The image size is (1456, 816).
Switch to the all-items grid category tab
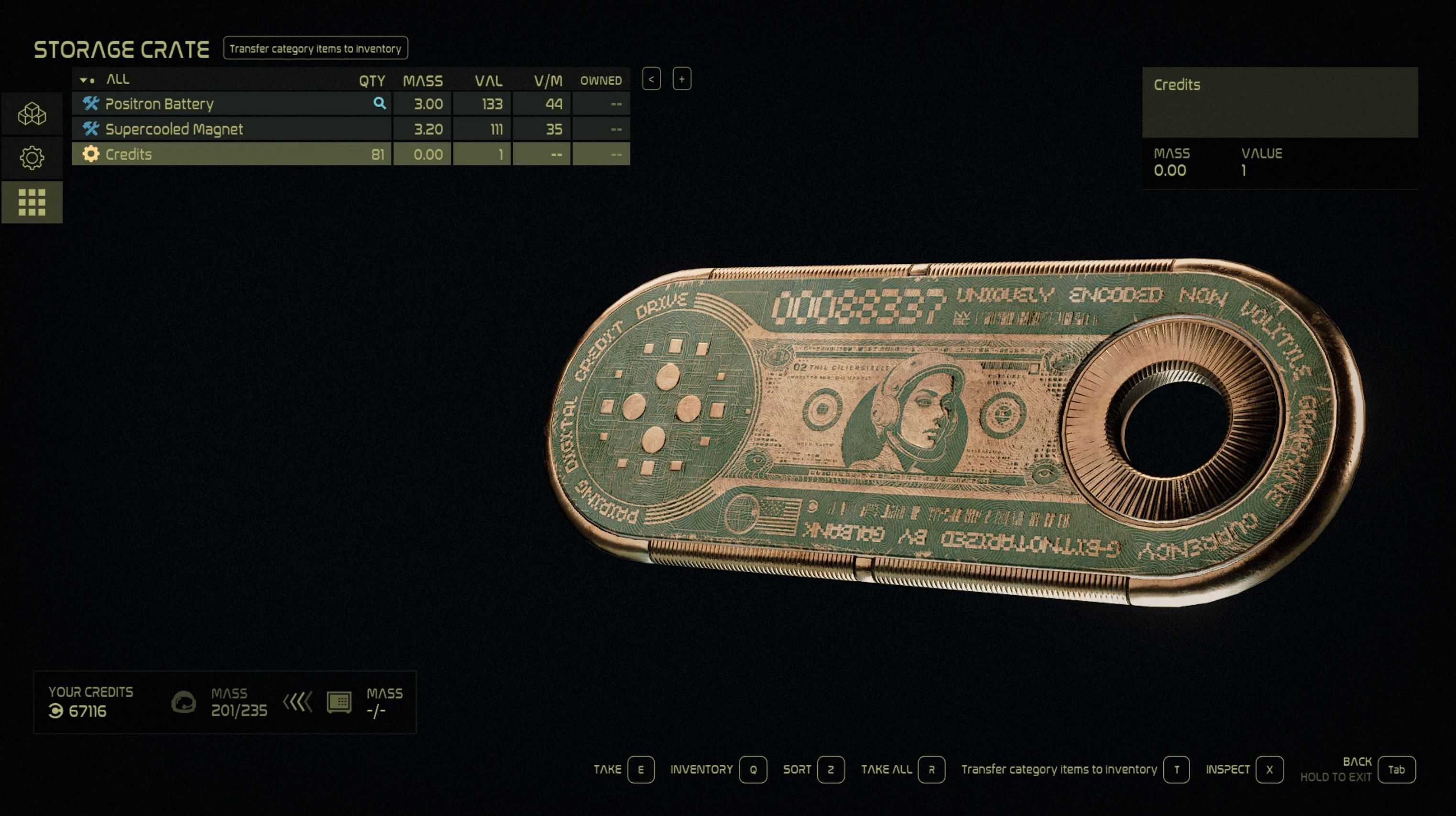coord(32,202)
